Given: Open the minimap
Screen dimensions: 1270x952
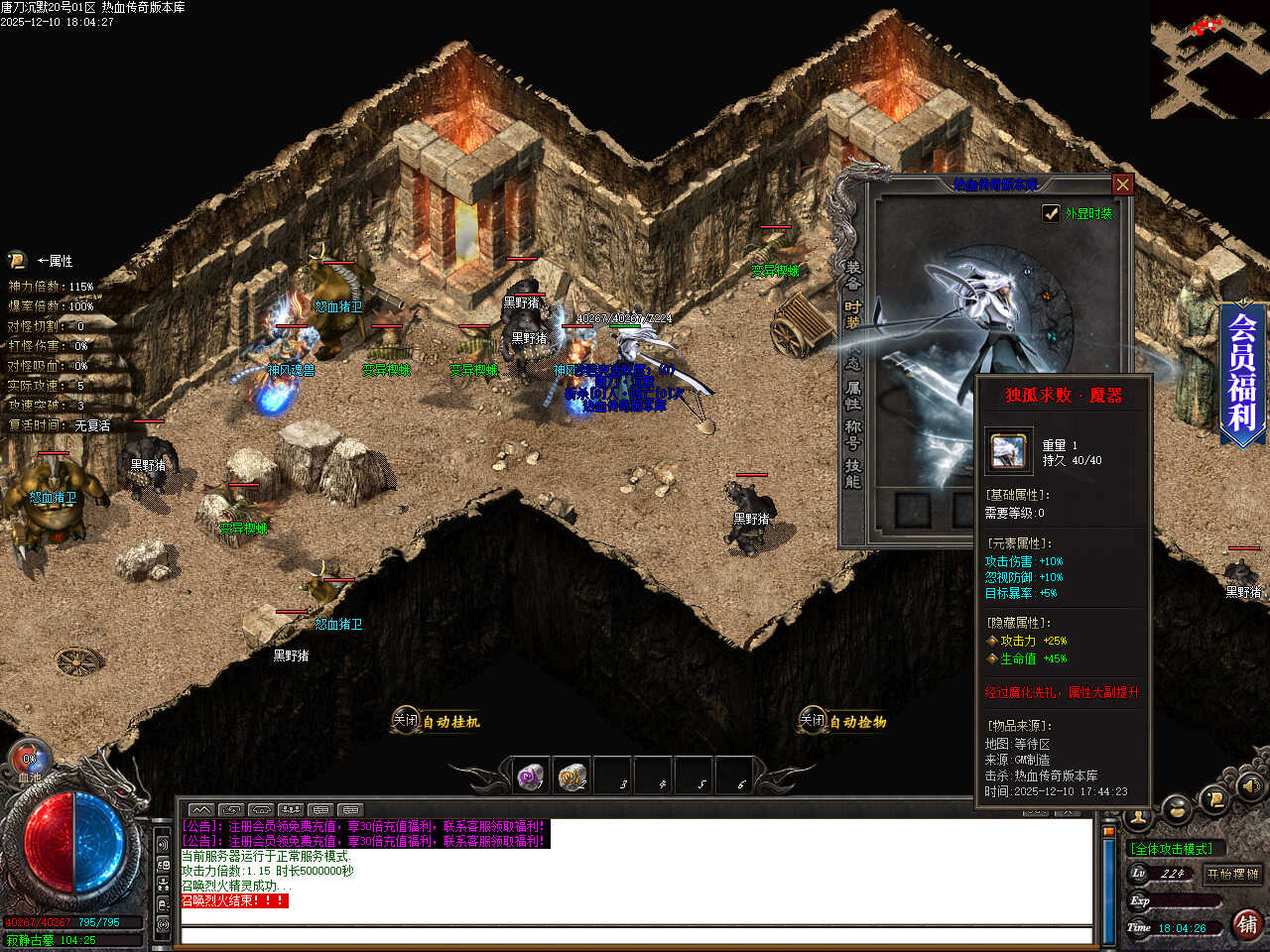Looking at the screenshot, I should pos(1209,59).
